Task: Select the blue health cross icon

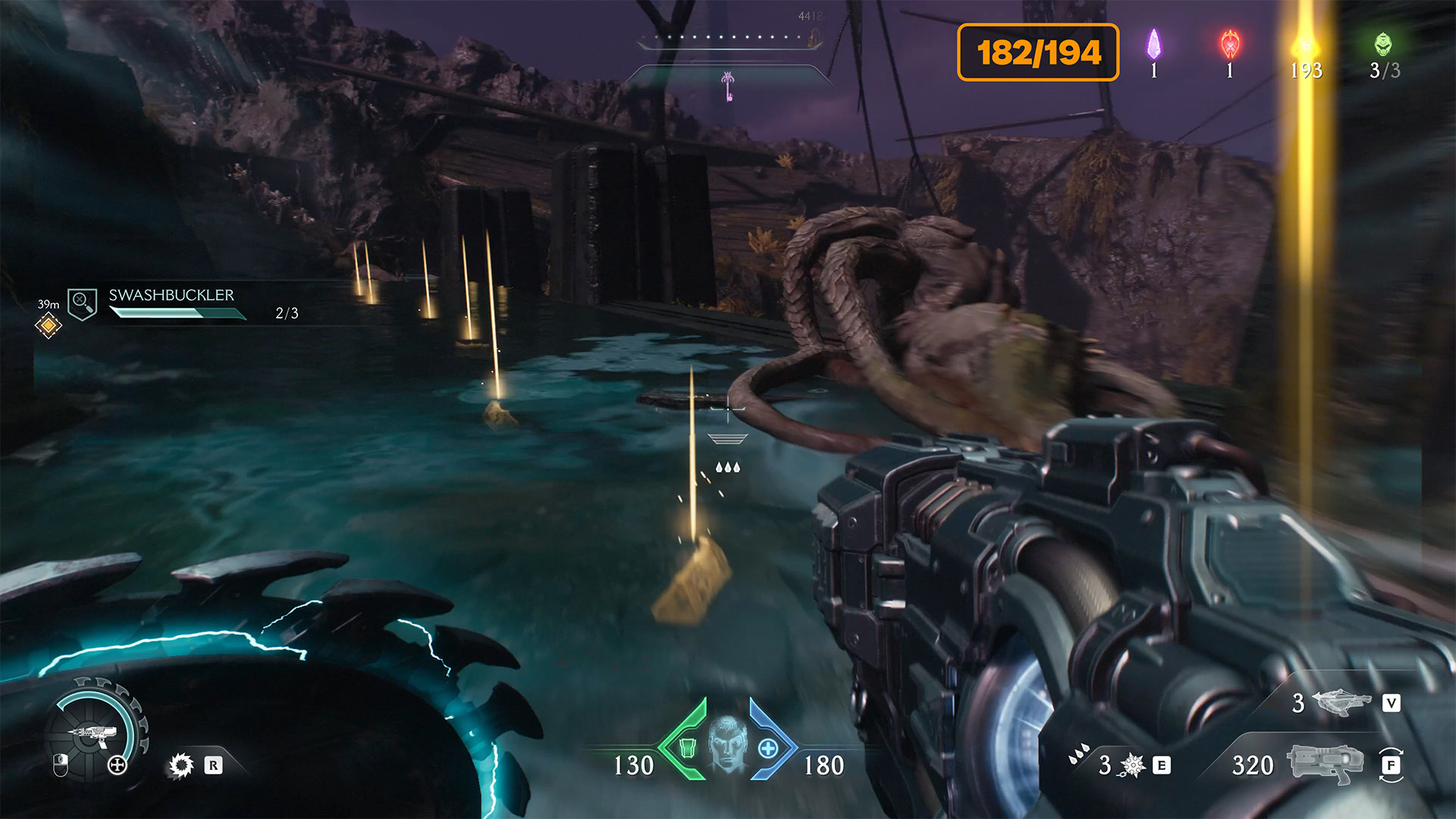Action: (x=768, y=748)
